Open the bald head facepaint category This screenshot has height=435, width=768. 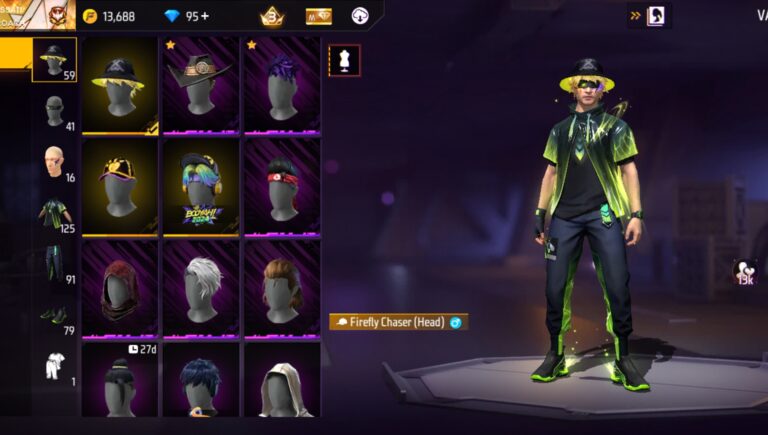(54, 162)
